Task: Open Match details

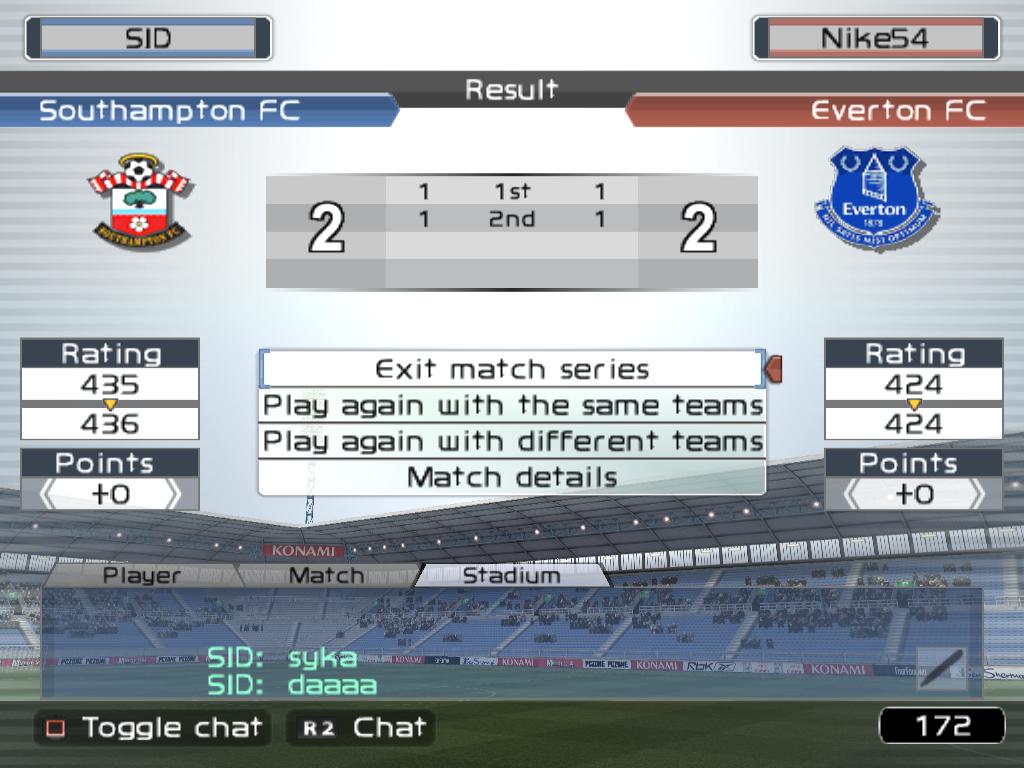Action: (512, 477)
